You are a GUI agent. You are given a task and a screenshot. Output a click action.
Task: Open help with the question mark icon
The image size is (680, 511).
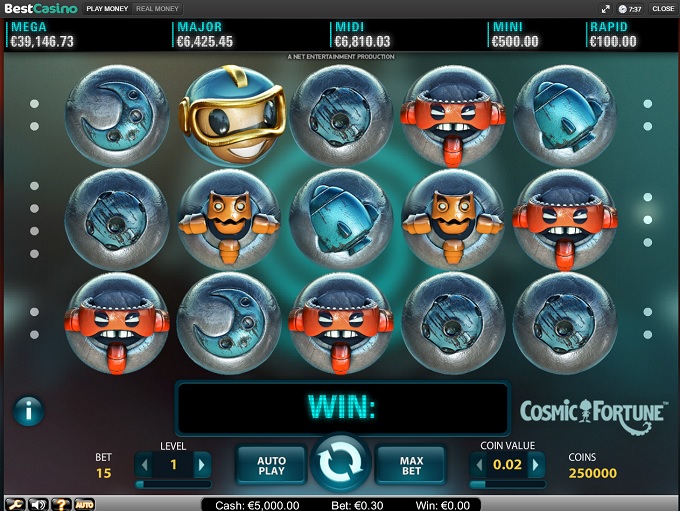click(62, 503)
